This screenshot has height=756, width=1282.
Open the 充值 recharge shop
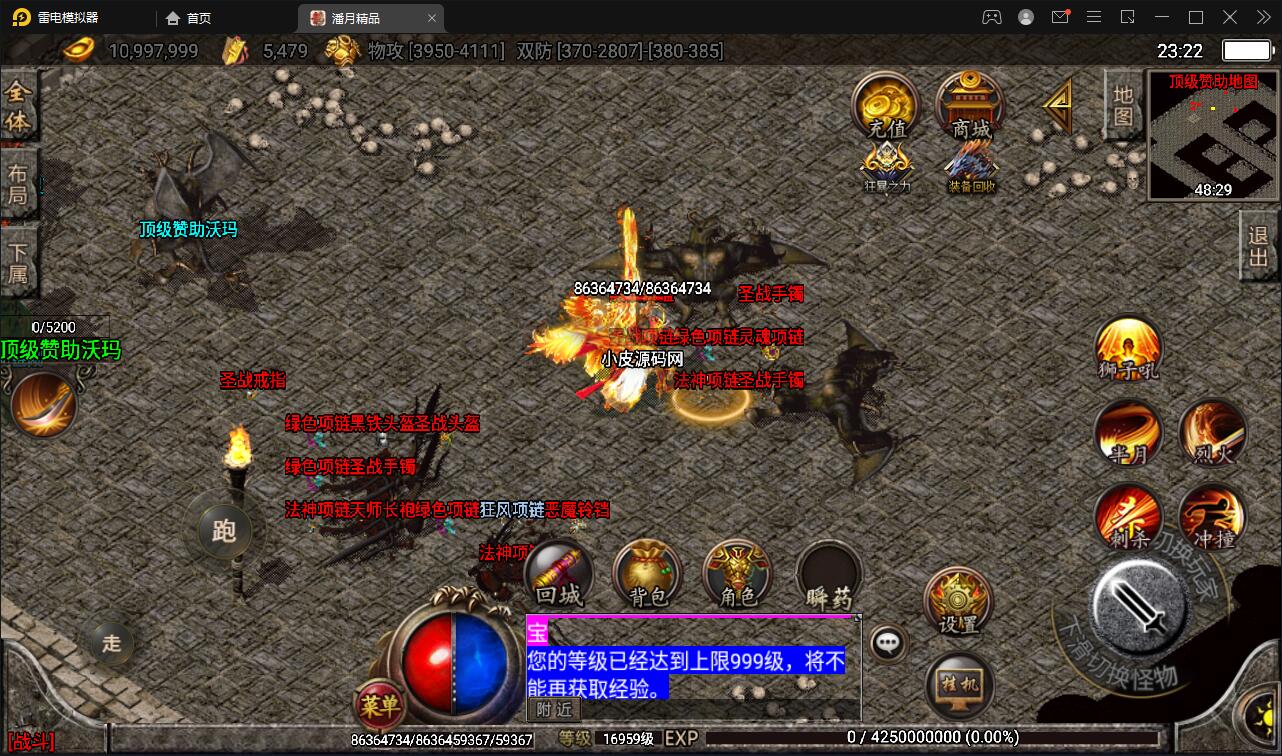point(886,105)
